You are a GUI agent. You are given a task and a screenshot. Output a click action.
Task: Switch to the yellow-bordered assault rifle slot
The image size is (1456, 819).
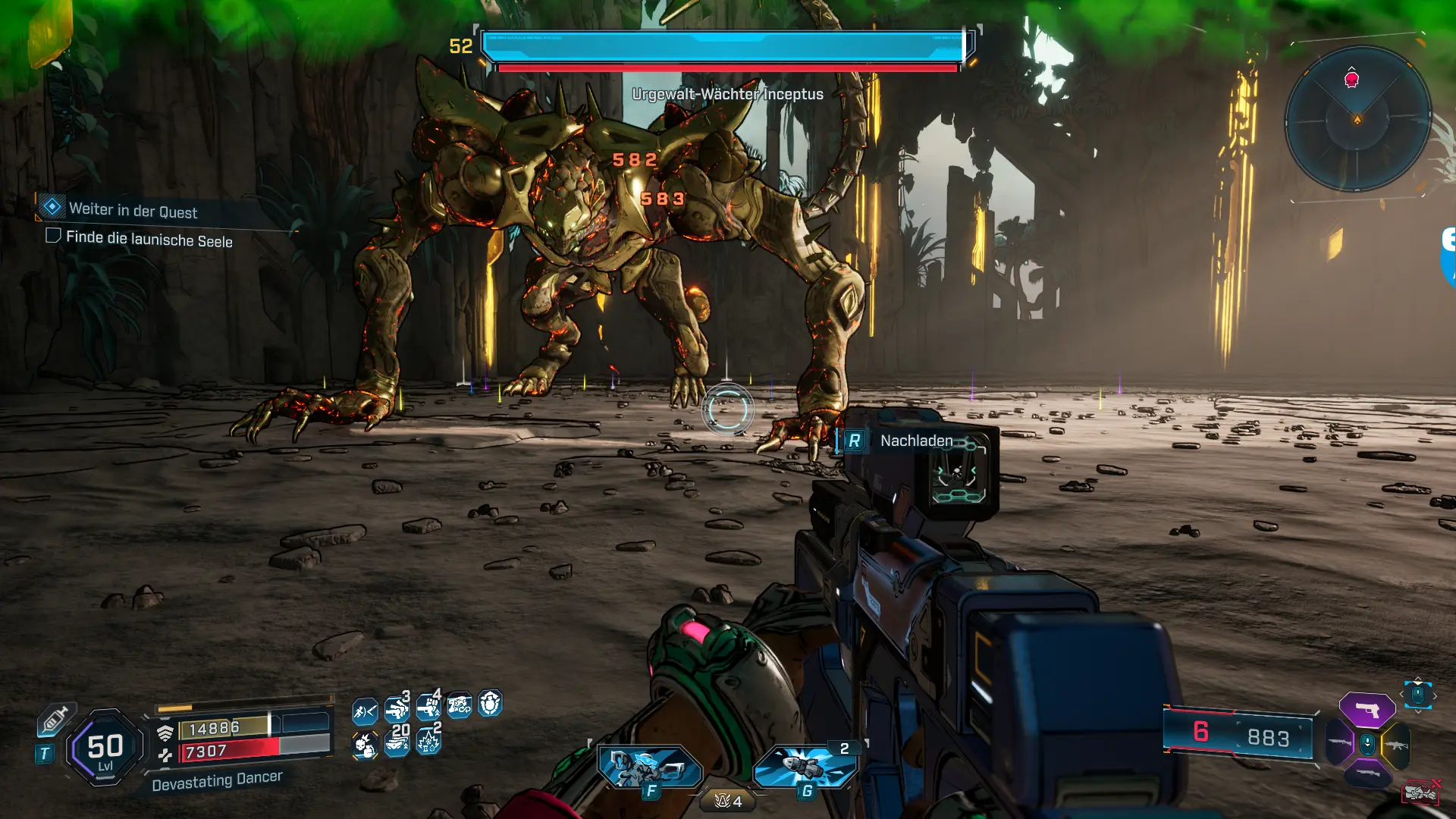(1397, 745)
